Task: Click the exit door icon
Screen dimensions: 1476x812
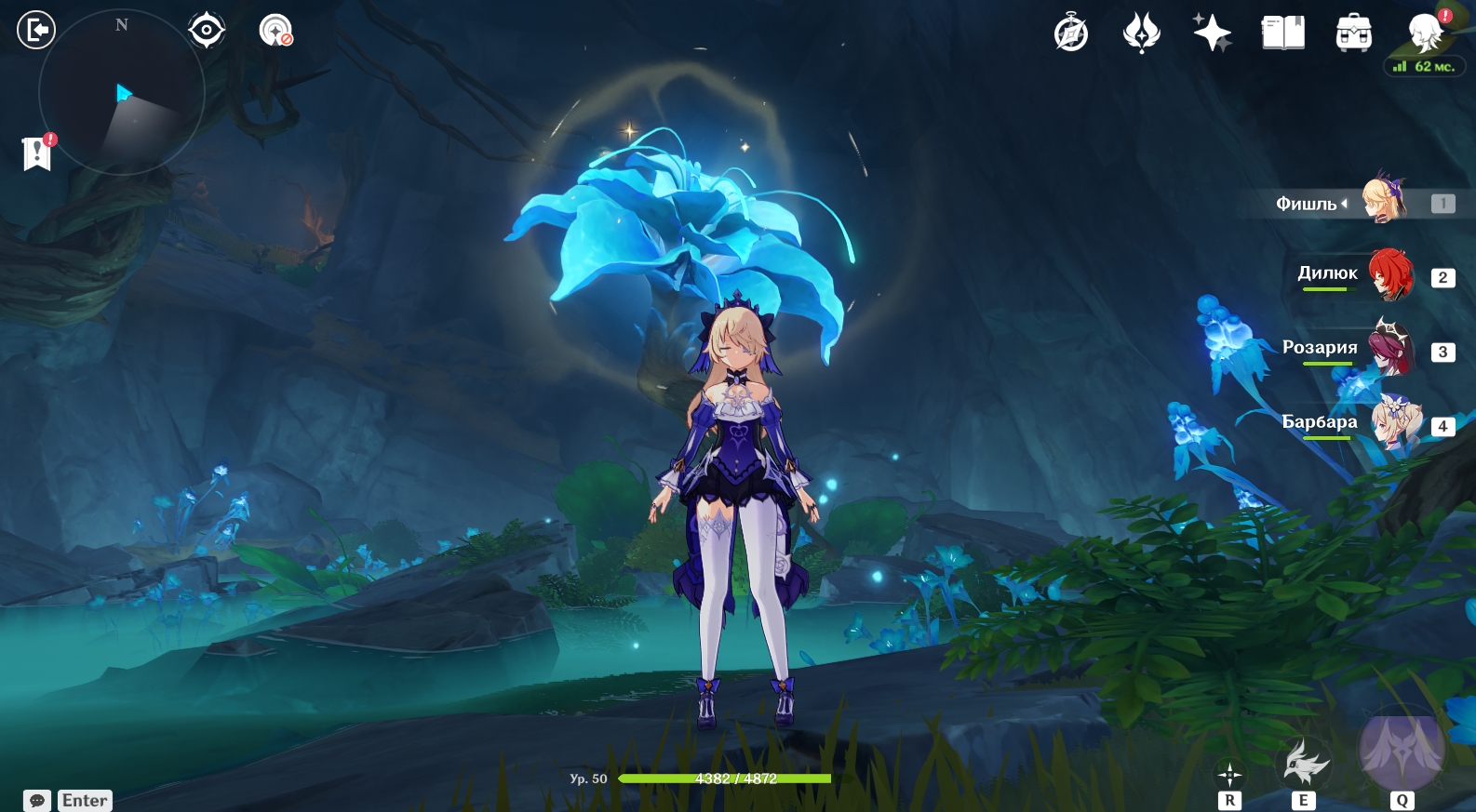Action: 36,30
